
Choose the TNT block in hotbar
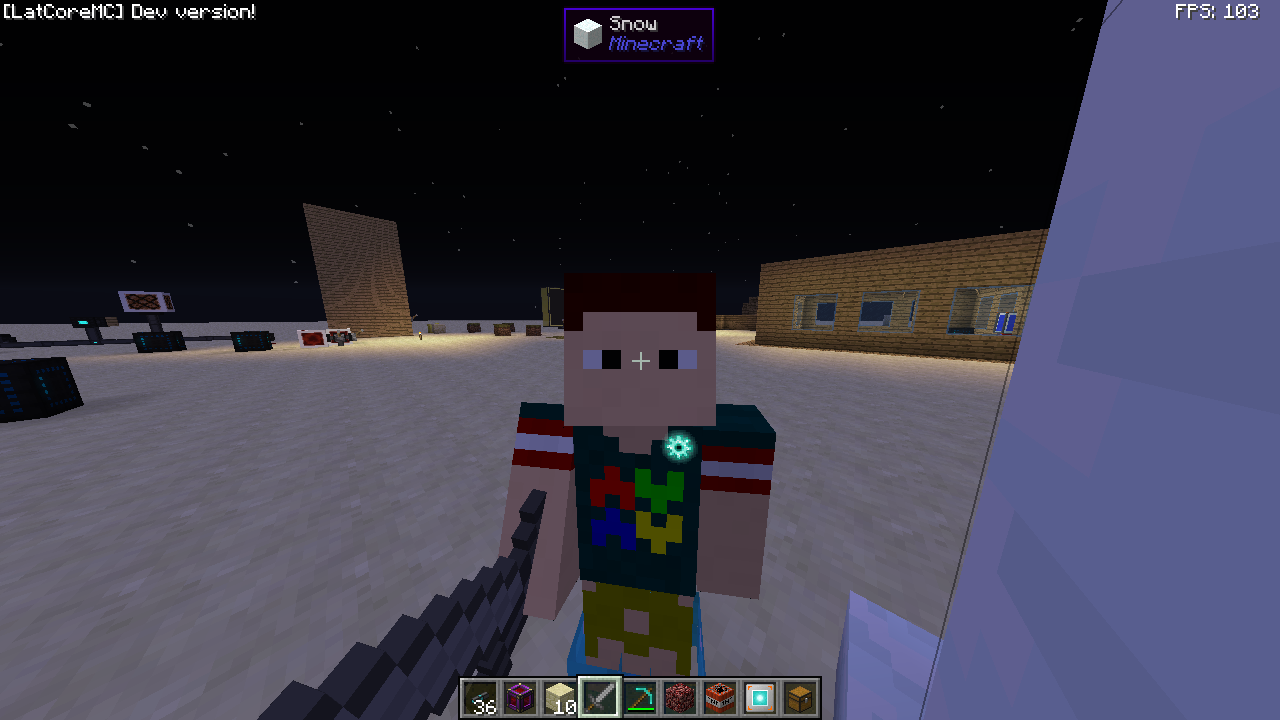point(720,697)
